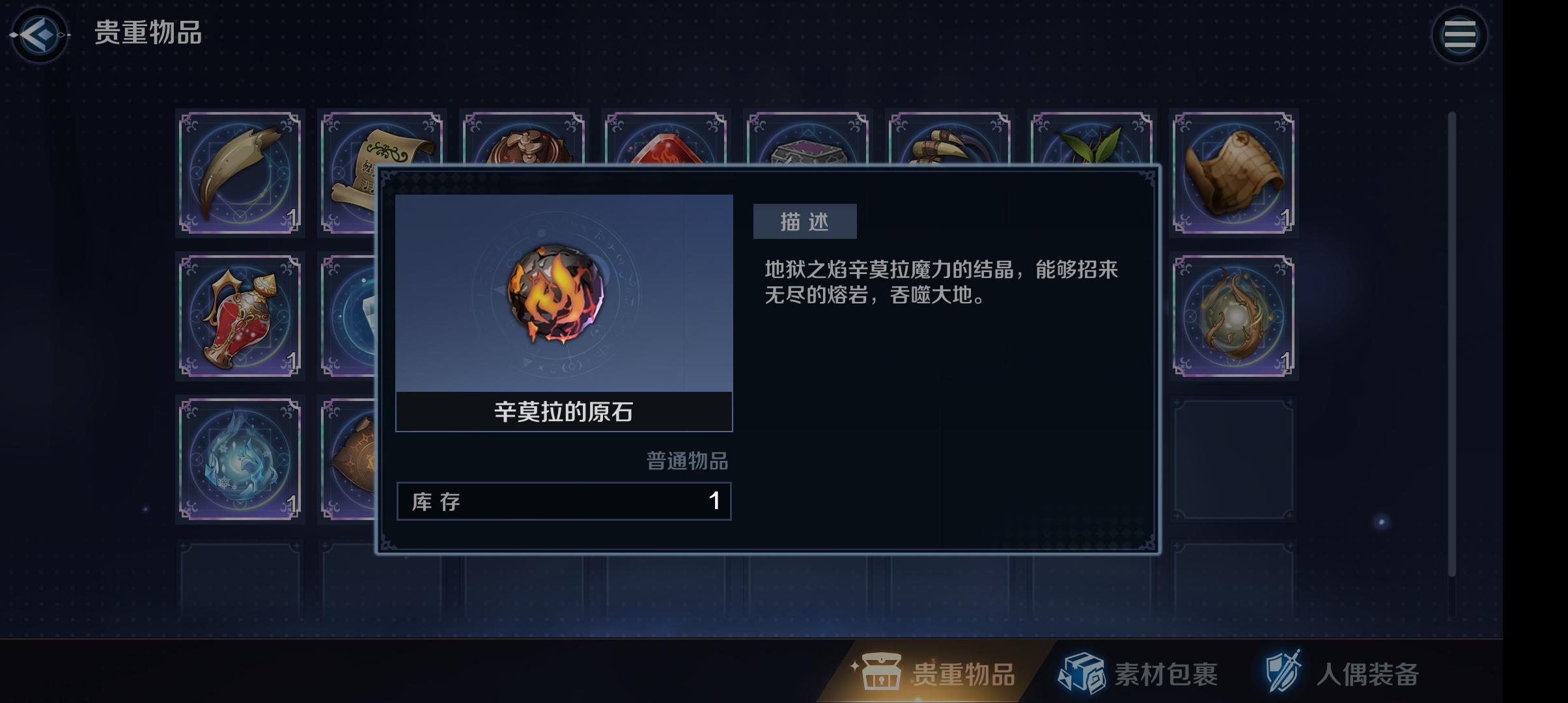This screenshot has height=703, width=1568.
Task: Click the red potion bottle item
Action: 239,316
